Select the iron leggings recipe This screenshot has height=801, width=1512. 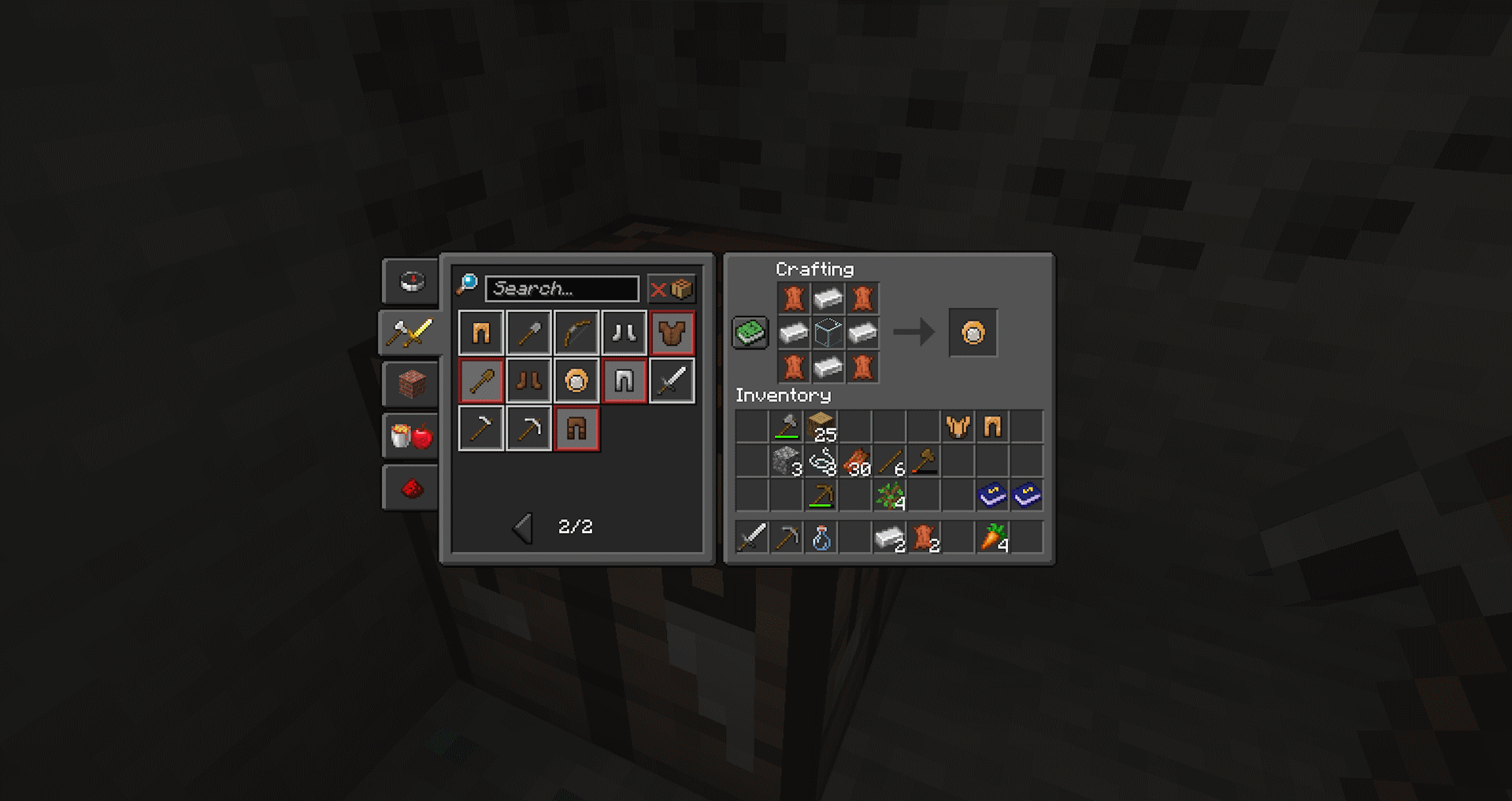(623, 380)
